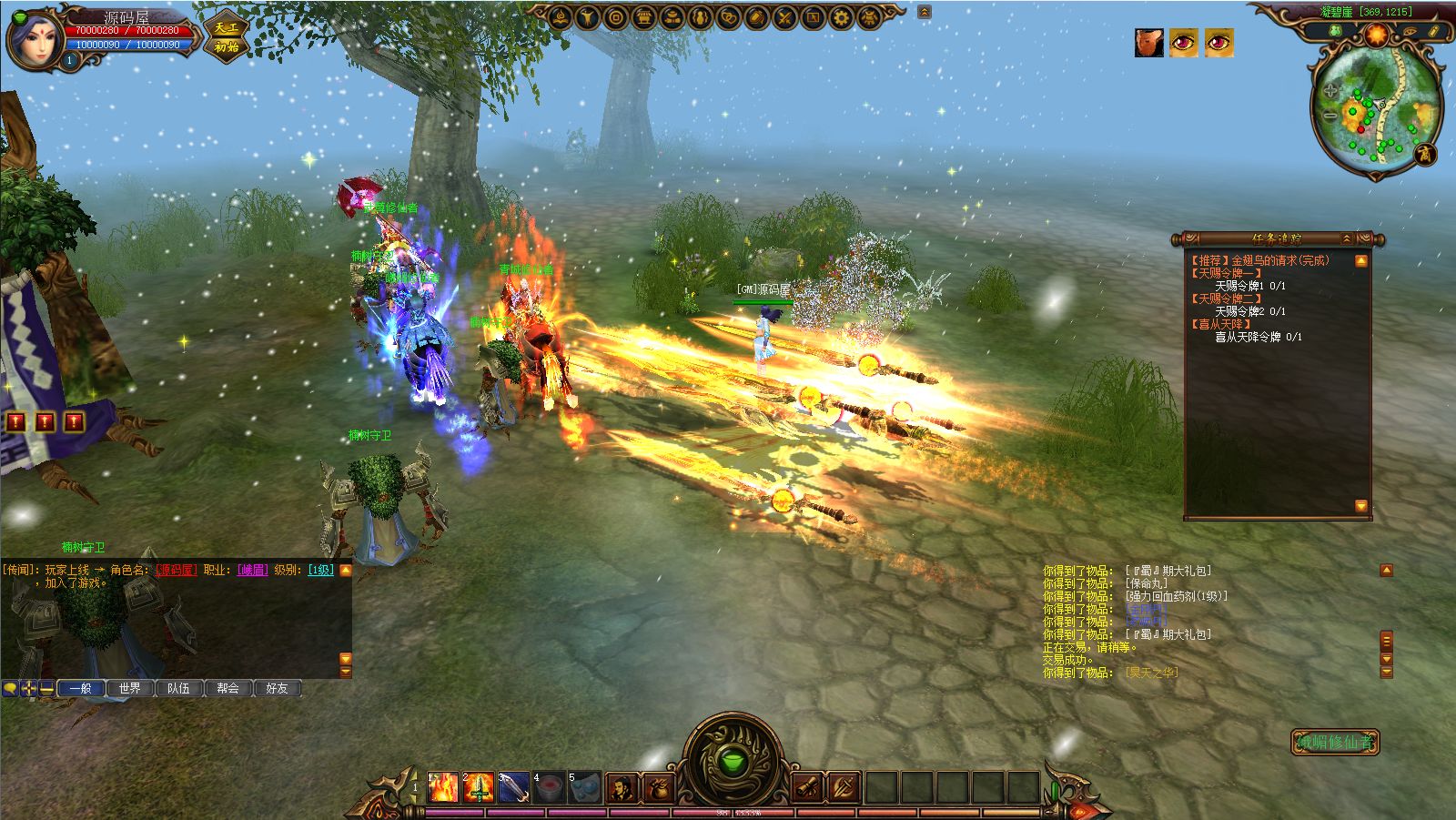The image size is (1456, 820).
Task: Open the gear settings icon in top toolbar
Action: point(842,17)
